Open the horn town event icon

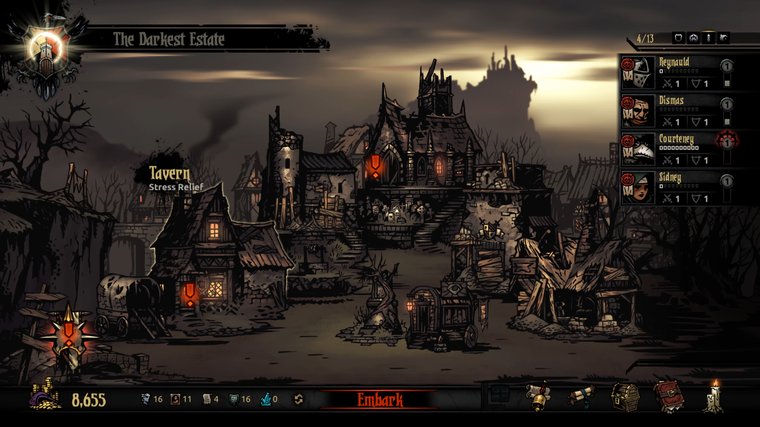pos(540,397)
